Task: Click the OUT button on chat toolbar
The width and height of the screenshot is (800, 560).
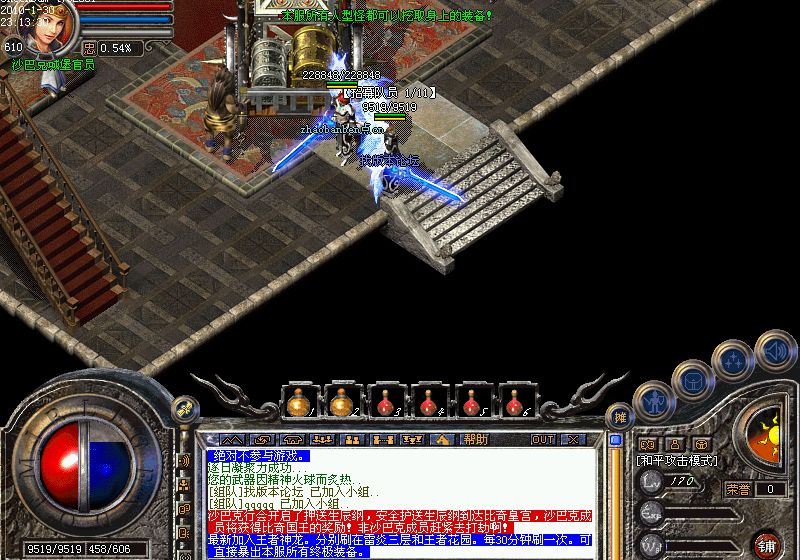Action: pyautogui.click(x=543, y=439)
